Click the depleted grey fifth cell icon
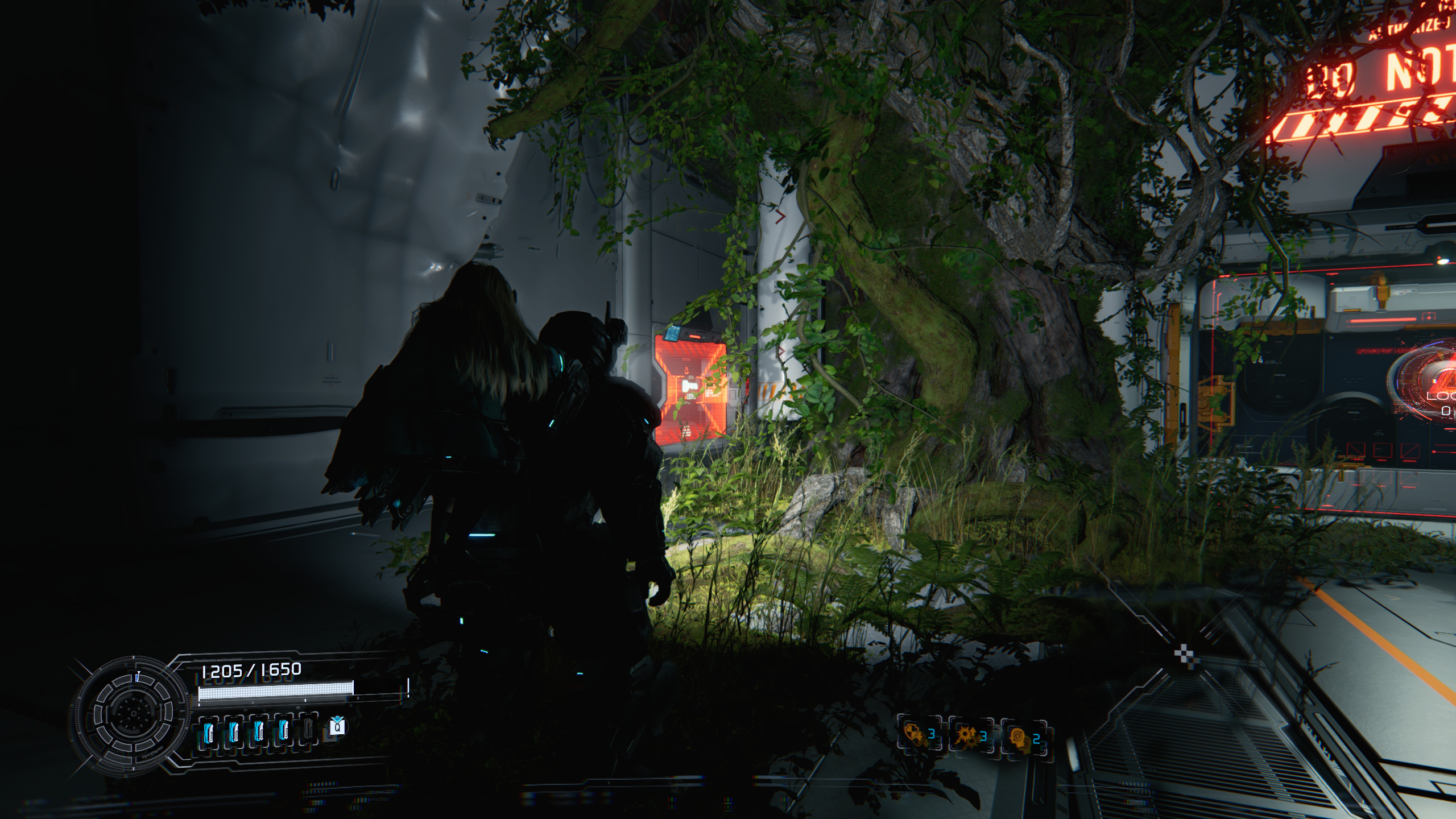The height and width of the screenshot is (819, 1456). [310, 733]
